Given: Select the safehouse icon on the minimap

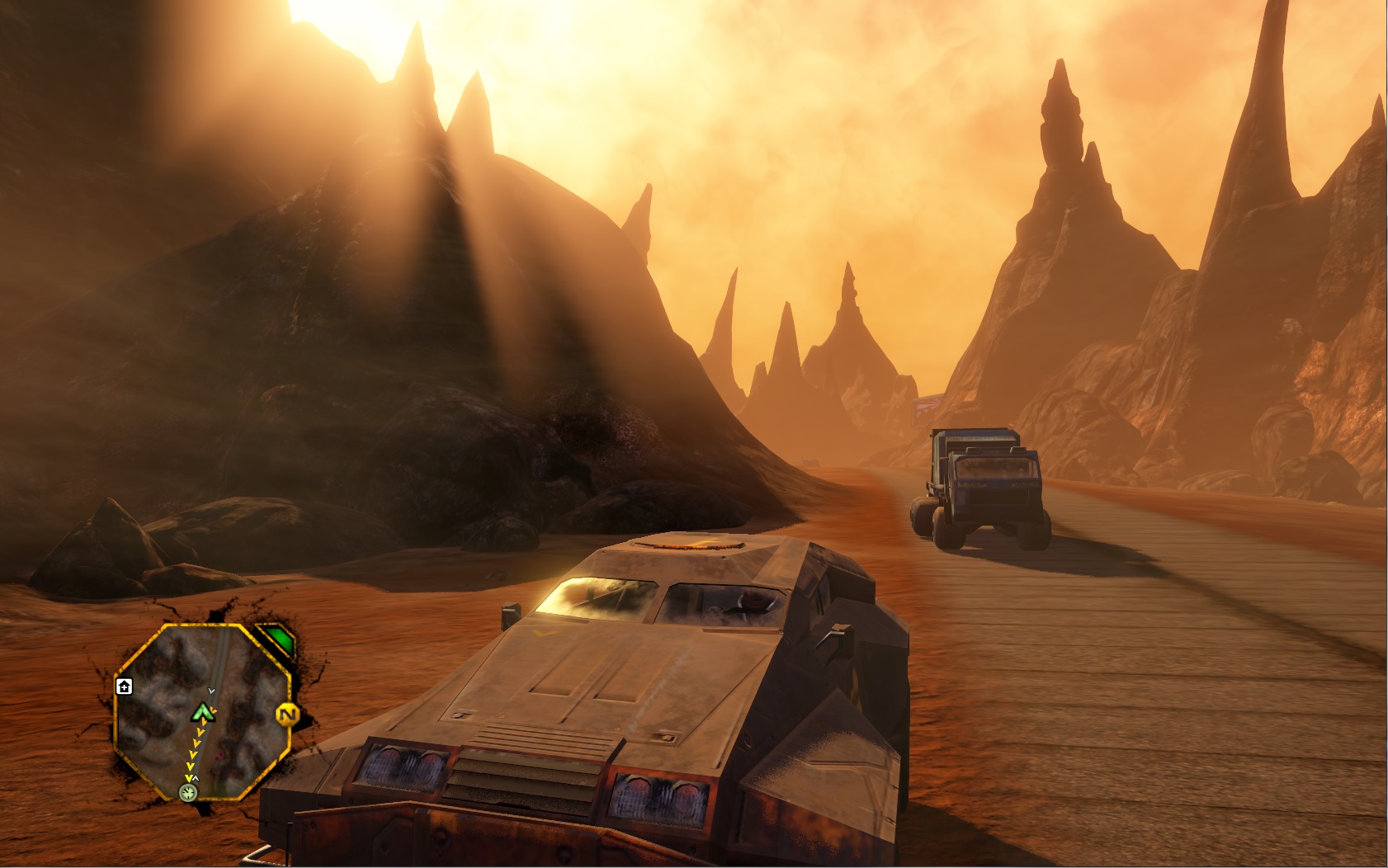Looking at the screenshot, I should coord(124,687).
